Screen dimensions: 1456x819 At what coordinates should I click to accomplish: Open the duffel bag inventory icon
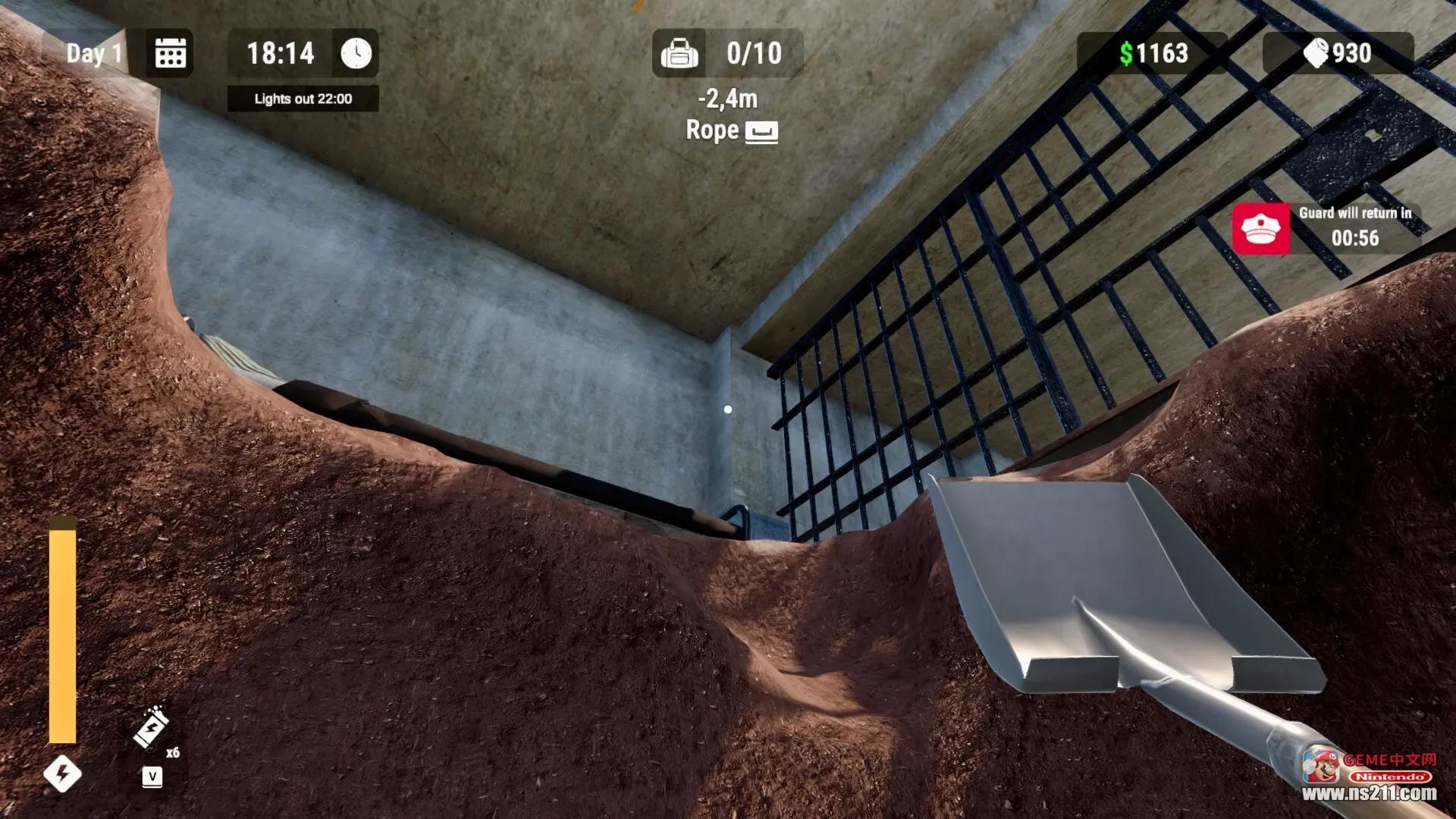(679, 53)
